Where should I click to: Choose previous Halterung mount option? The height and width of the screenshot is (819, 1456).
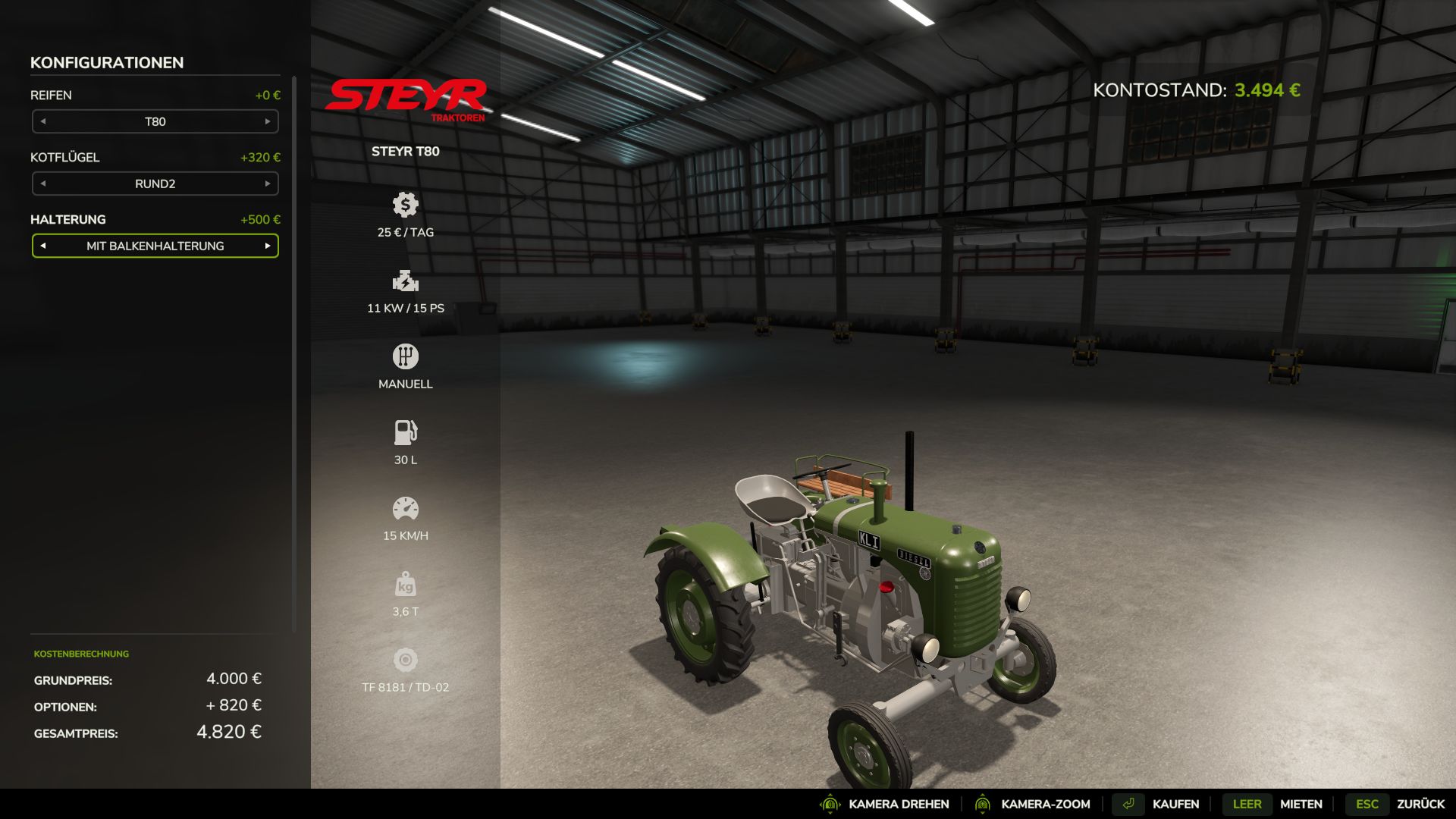[x=43, y=246]
